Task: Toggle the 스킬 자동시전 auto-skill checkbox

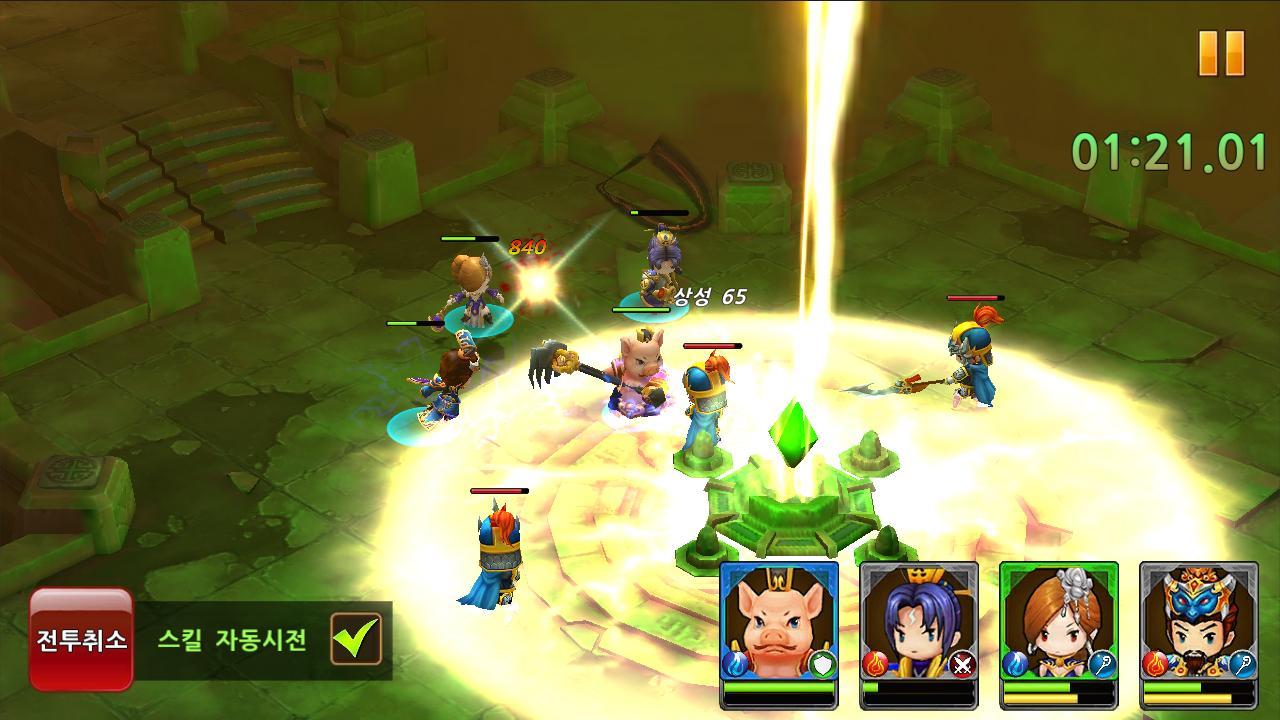Action: tap(356, 639)
